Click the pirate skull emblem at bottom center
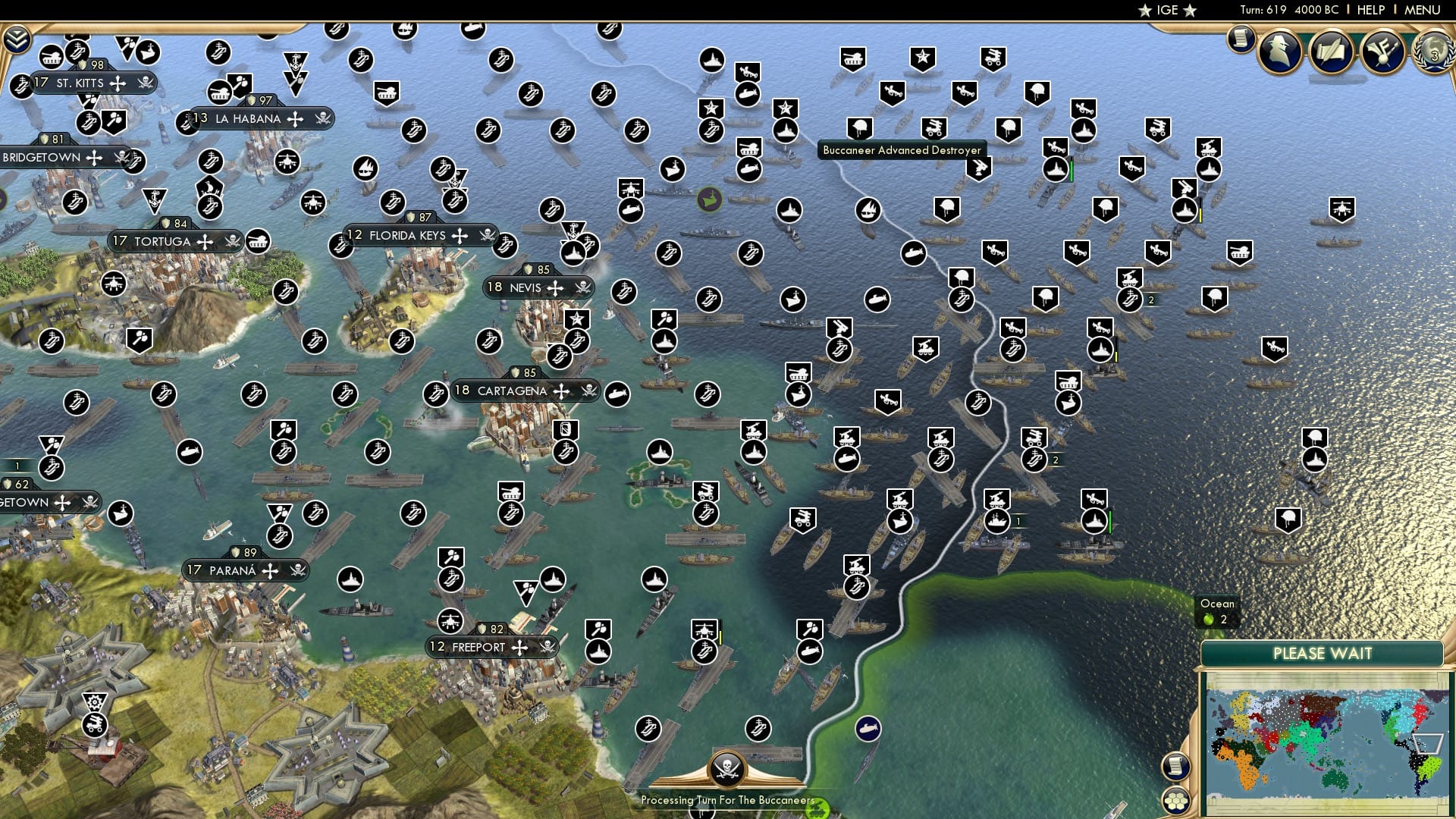Screen dimensions: 1456x819 tap(729, 770)
